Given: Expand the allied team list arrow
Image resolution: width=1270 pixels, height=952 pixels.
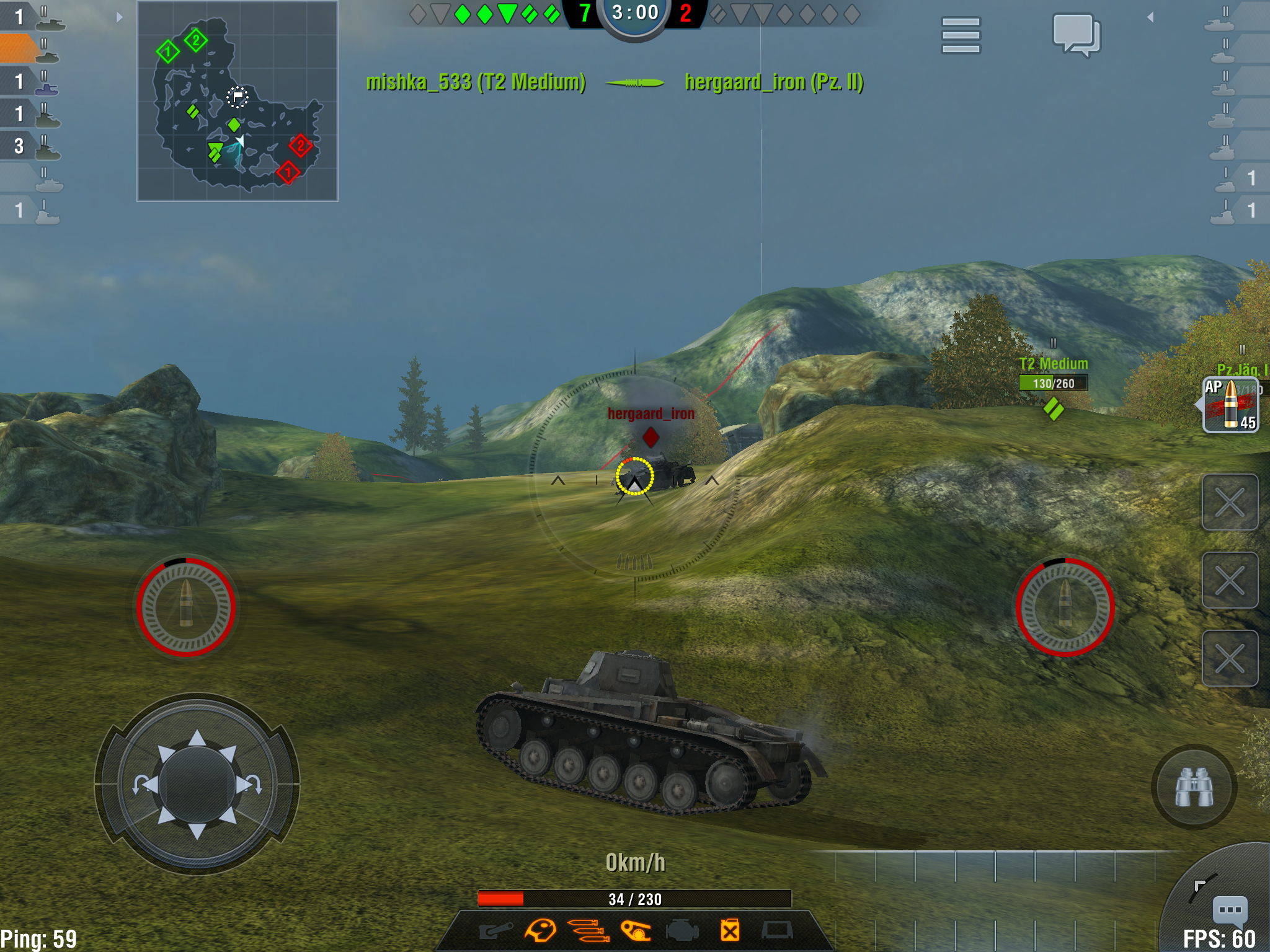Looking at the screenshot, I should 120,17.
